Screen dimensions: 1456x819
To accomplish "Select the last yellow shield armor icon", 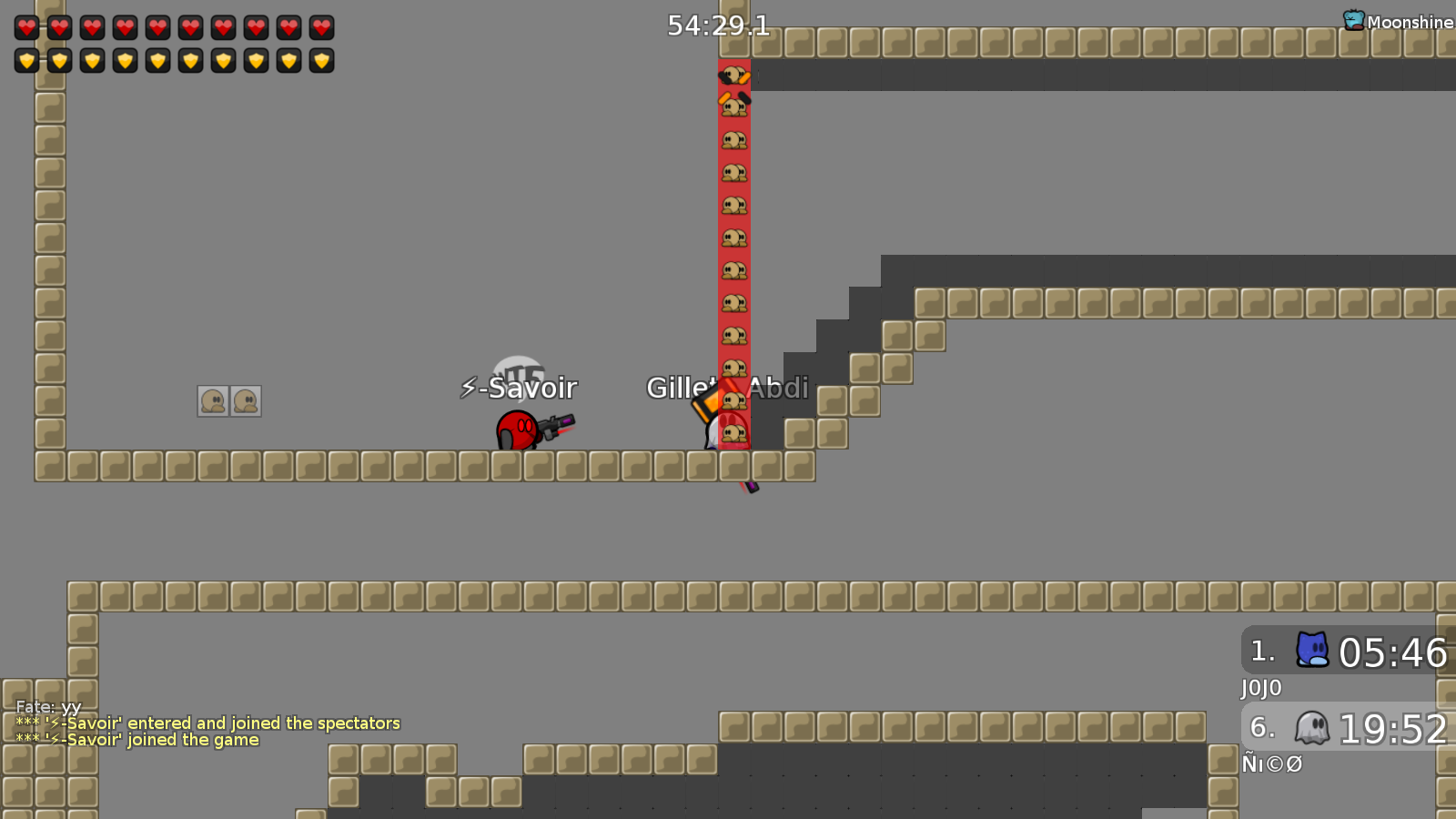I will [x=322, y=61].
